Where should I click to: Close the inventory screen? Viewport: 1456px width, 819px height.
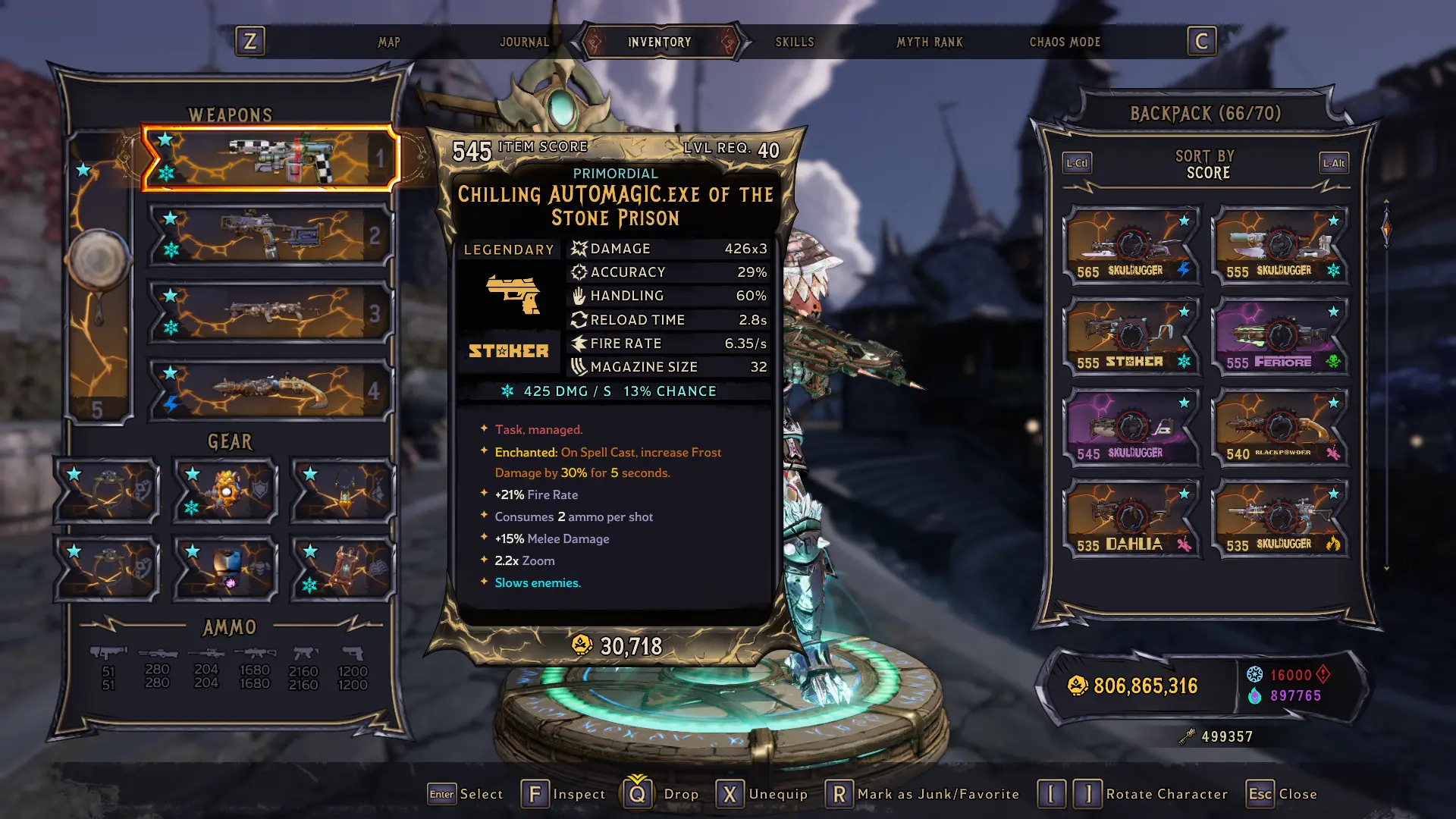tap(1282, 794)
